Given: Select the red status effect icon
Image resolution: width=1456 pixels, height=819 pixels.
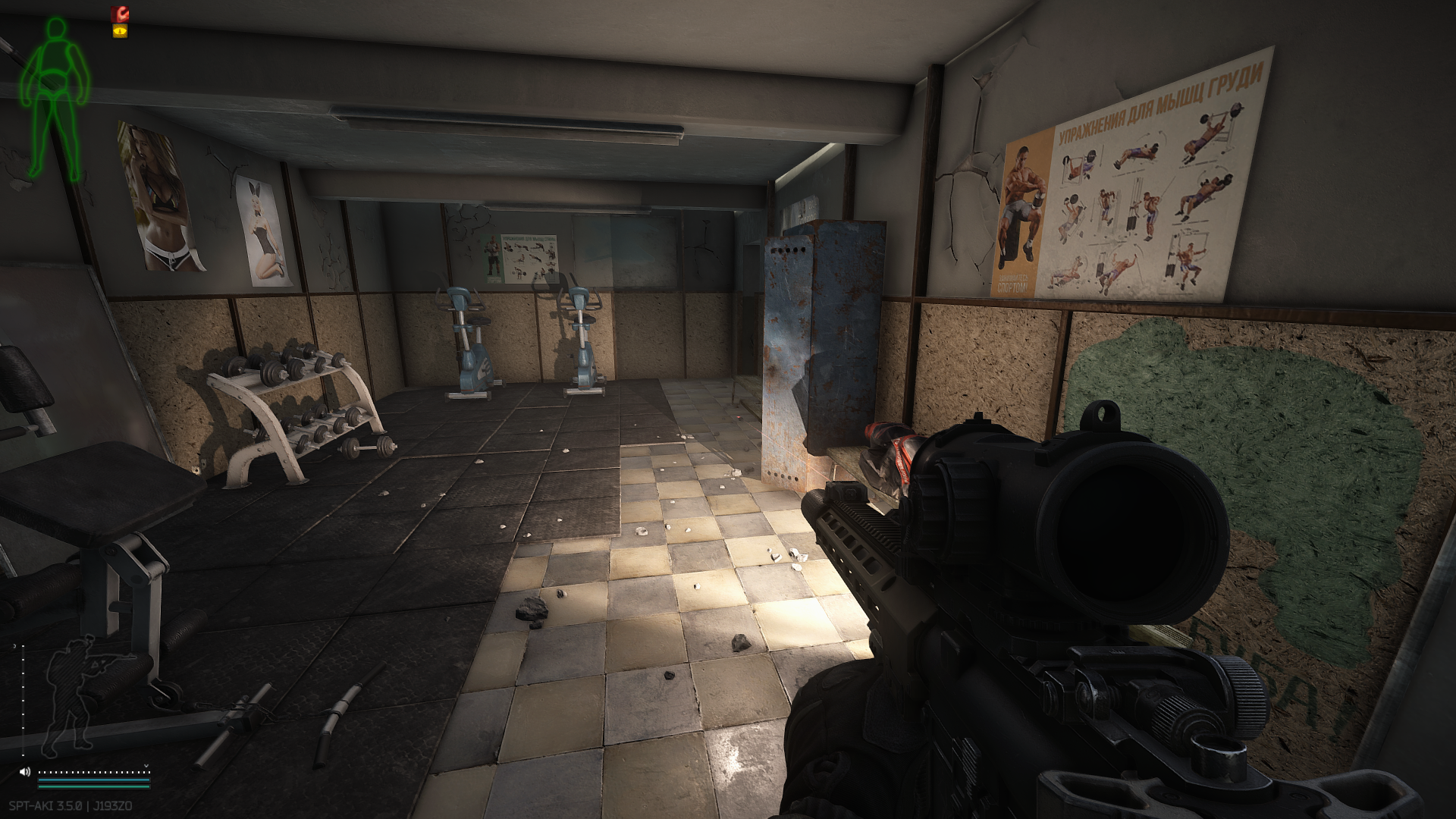Looking at the screenshot, I should pos(120,14).
